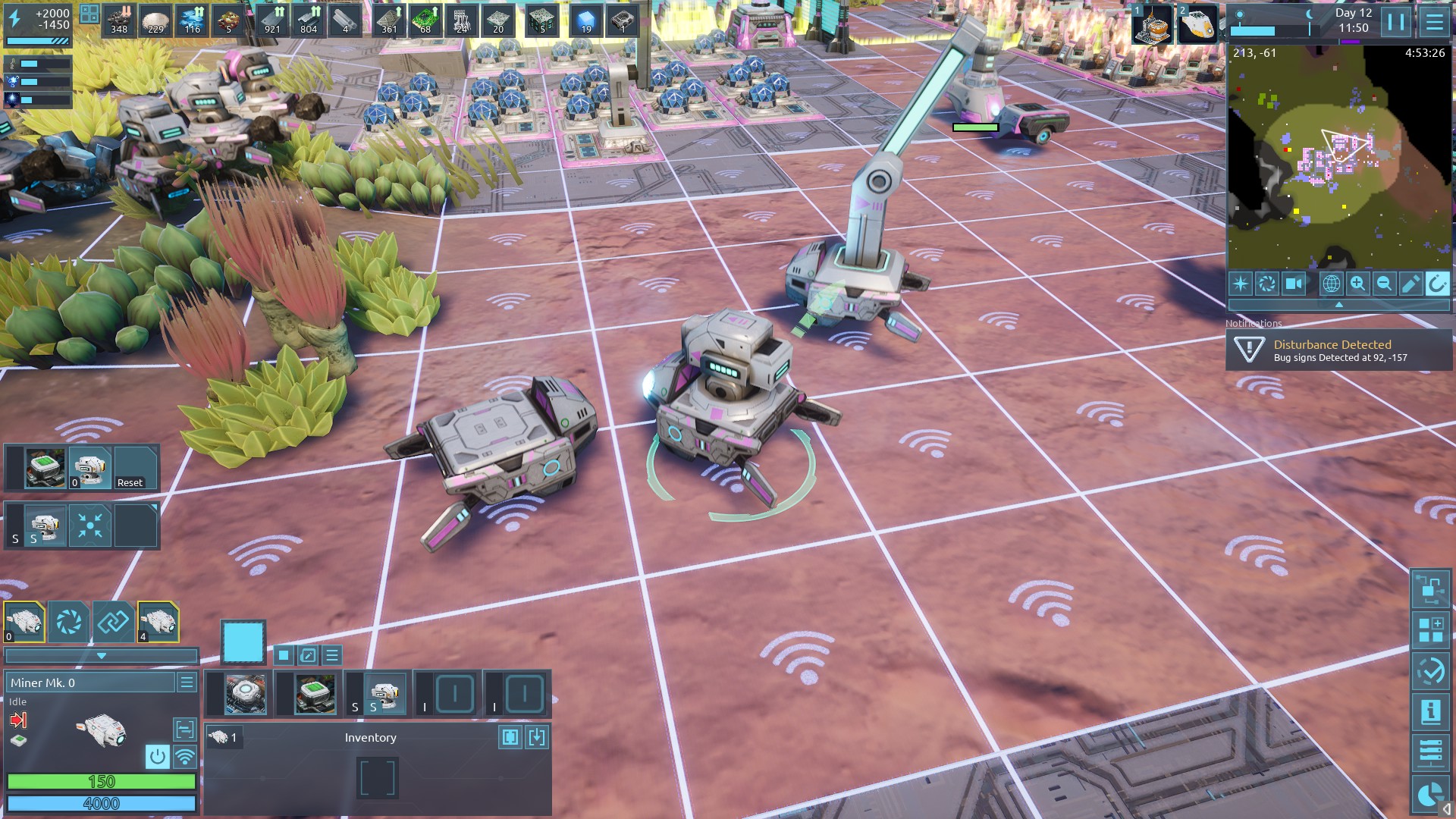Click the Reset button

coord(134,469)
